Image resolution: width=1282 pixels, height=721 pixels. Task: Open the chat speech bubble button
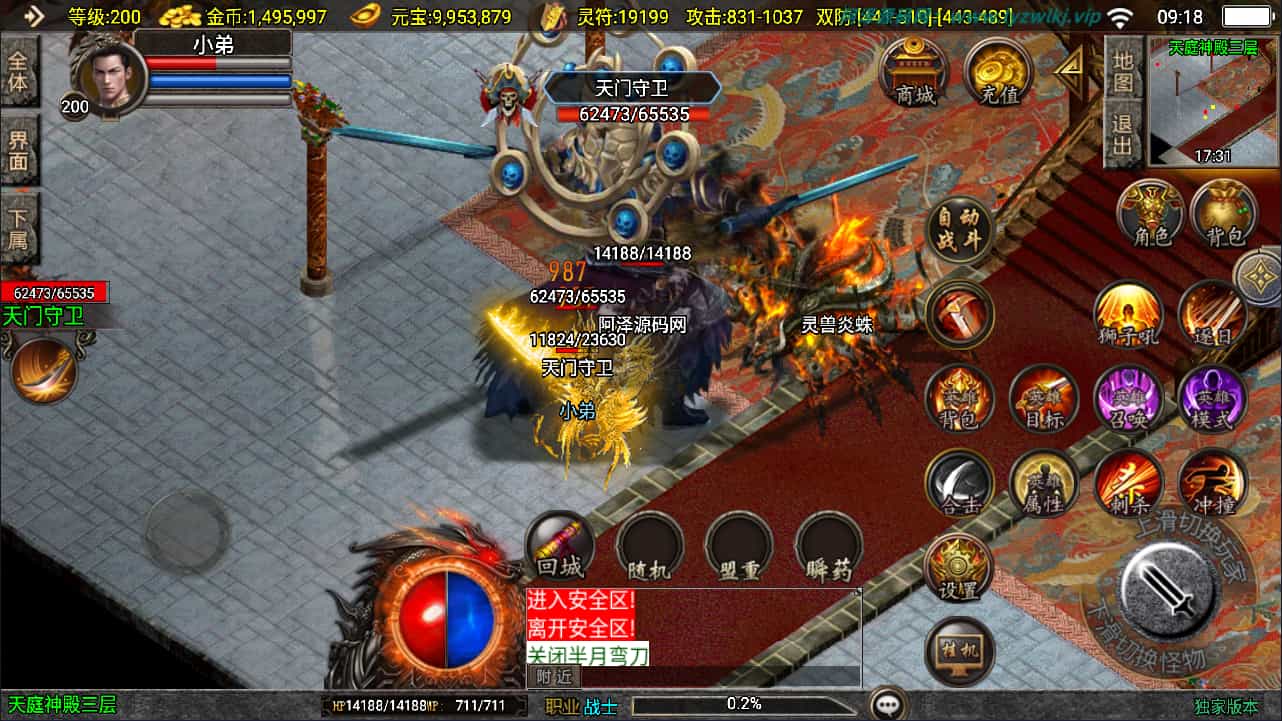point(887,704)
